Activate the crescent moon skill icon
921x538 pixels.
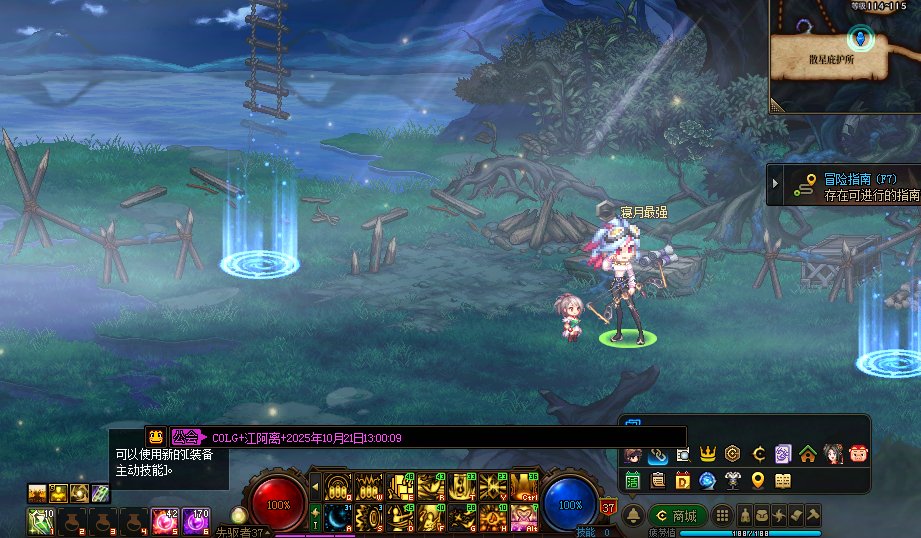point(337,516)
